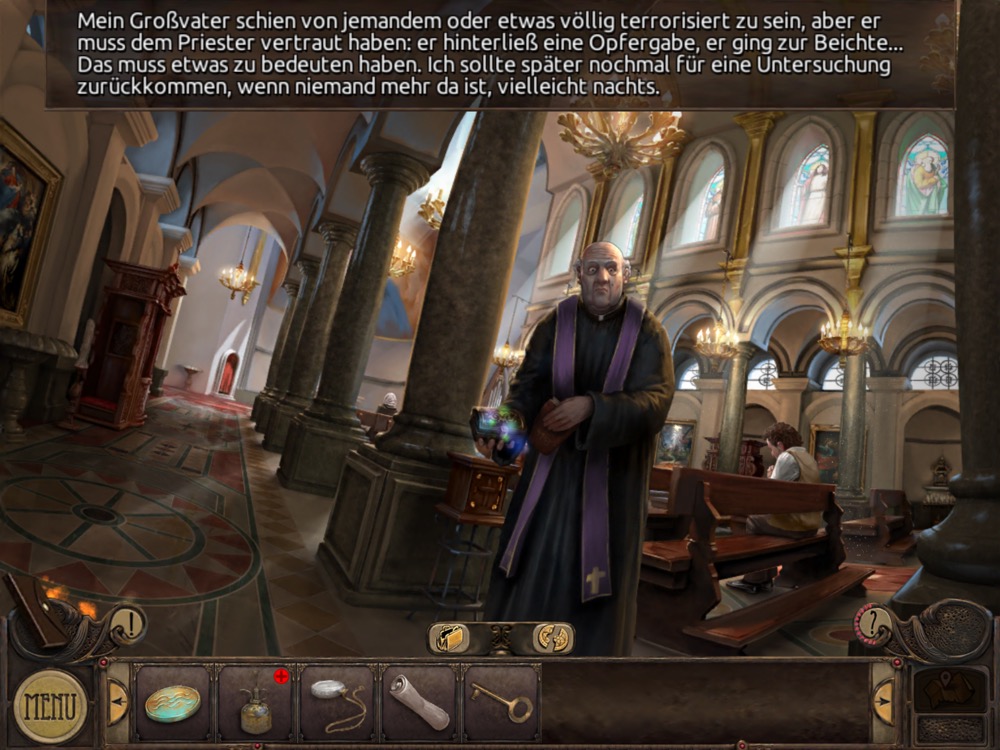Select the pocket watch with chain

click(337, 703)
